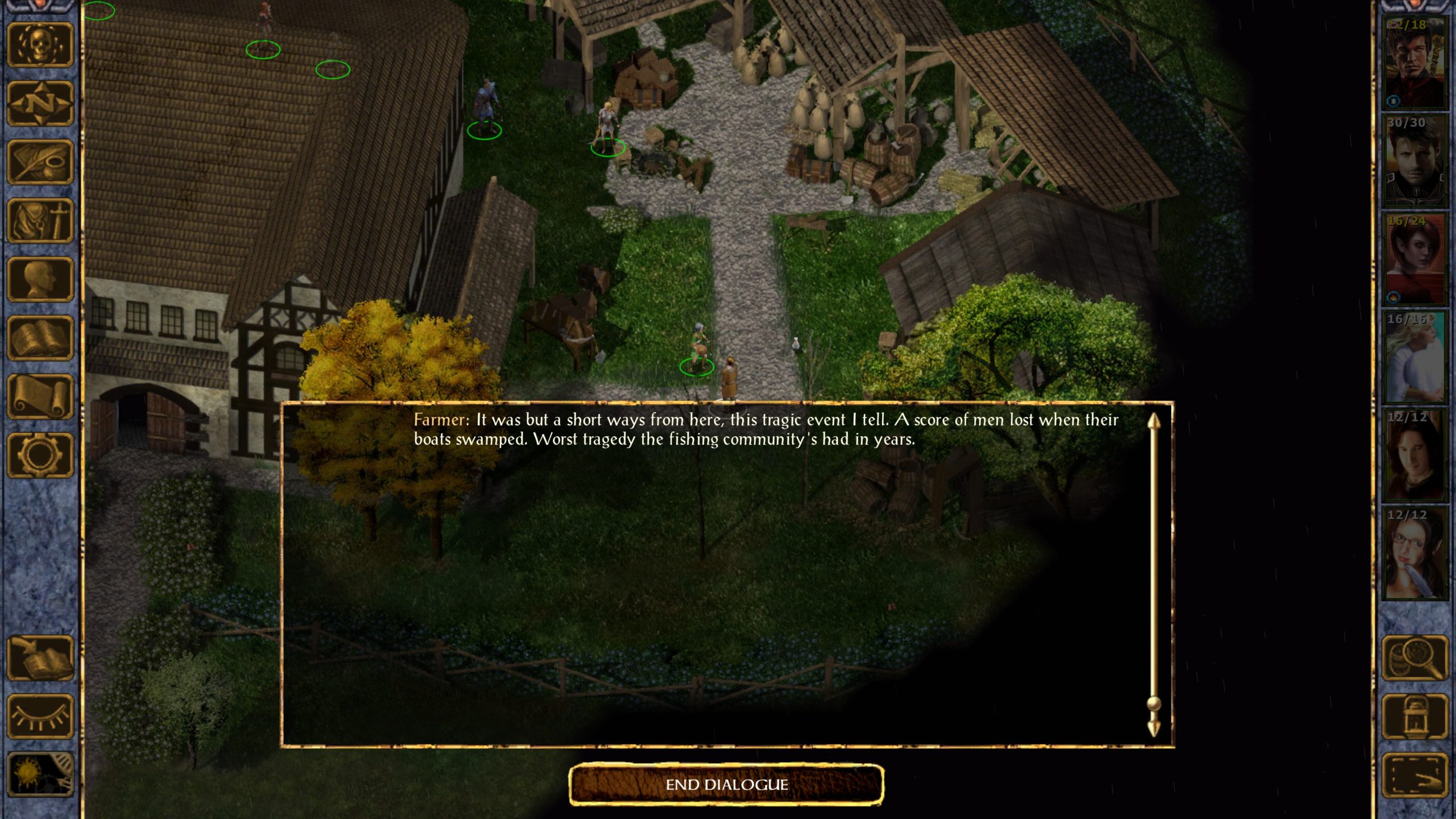Click the closed-eye rest icon

(40, 717)
